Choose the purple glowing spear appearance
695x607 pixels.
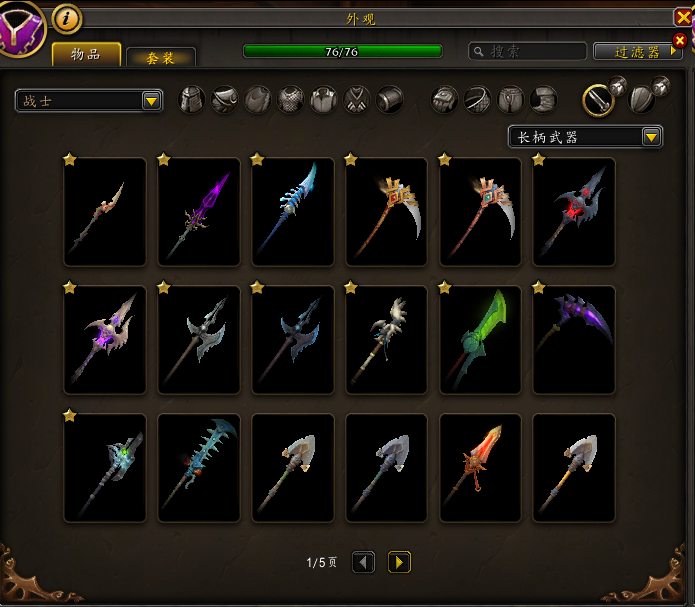pos(199,212)
